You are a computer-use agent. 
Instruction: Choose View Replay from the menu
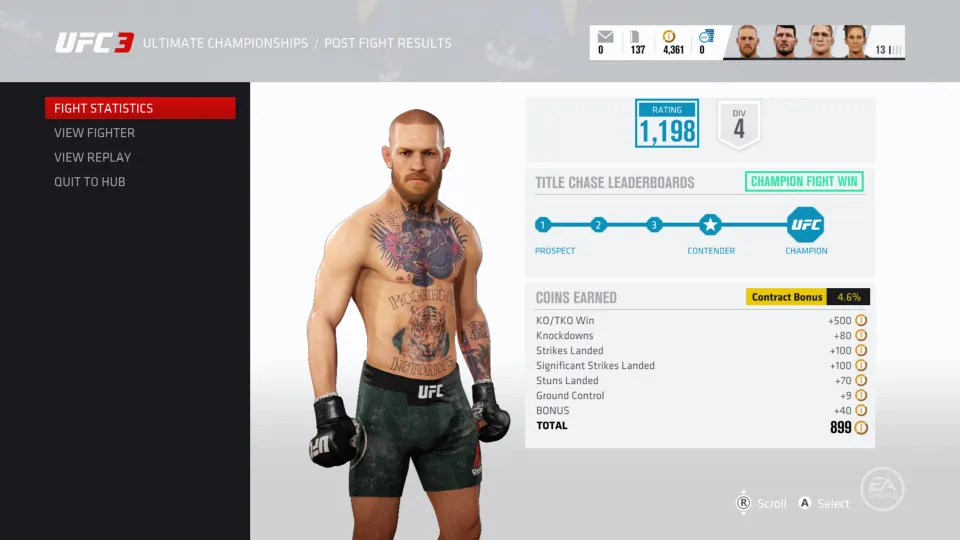93,157
